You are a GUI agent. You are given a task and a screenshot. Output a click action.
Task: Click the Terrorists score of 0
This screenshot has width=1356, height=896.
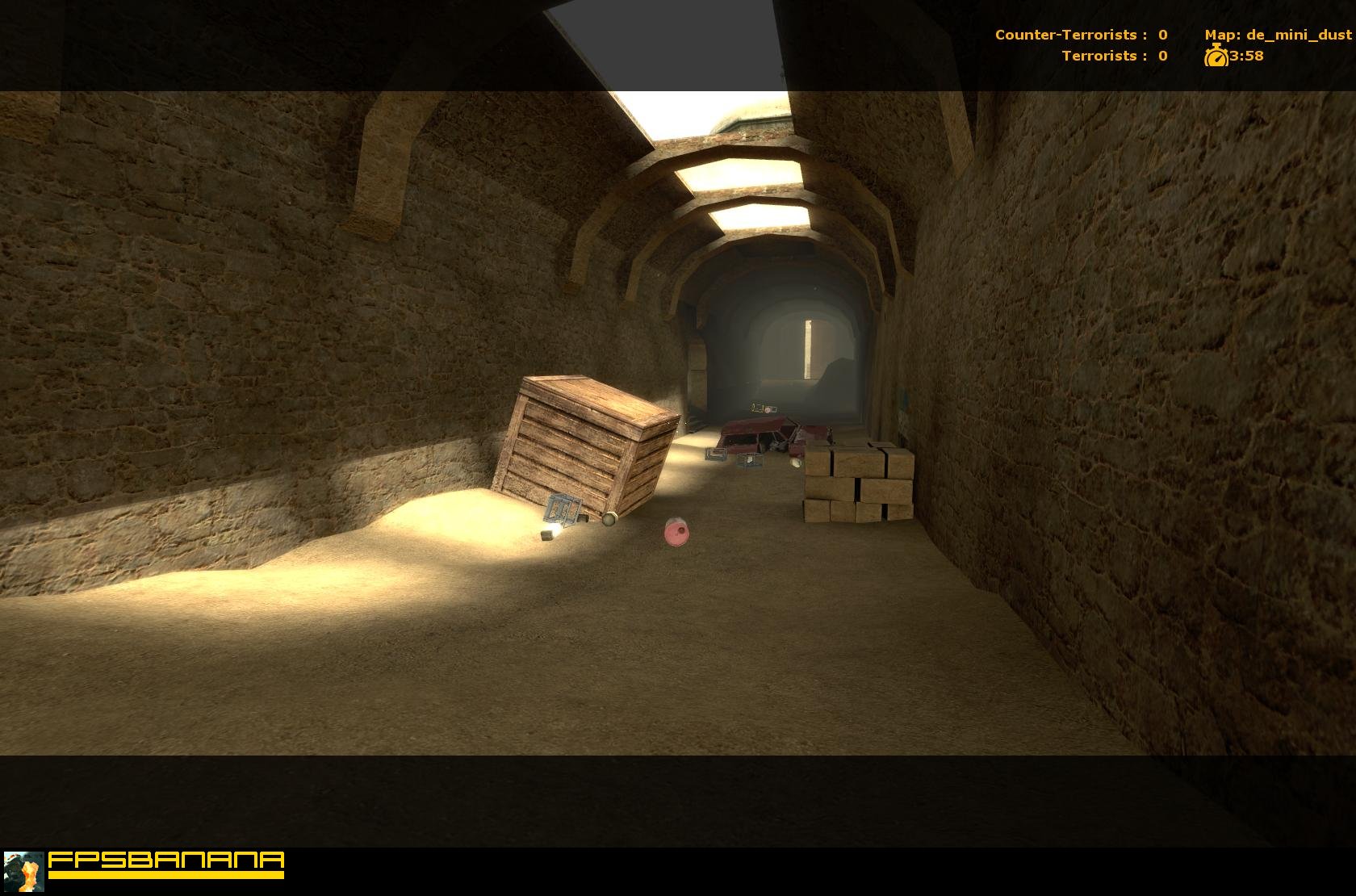[1161, 56]
